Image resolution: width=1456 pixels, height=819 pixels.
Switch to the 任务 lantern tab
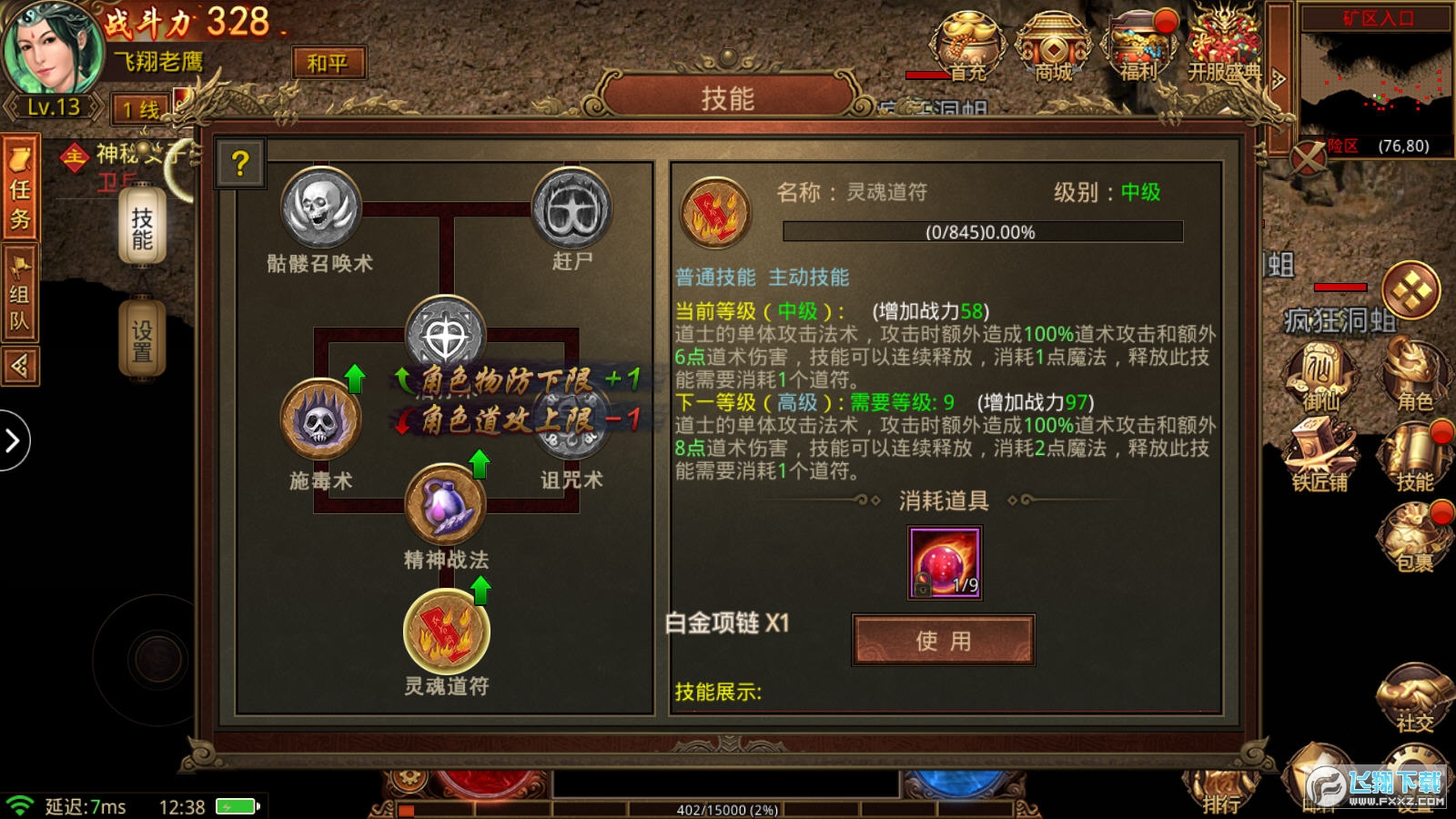(24, 188)
